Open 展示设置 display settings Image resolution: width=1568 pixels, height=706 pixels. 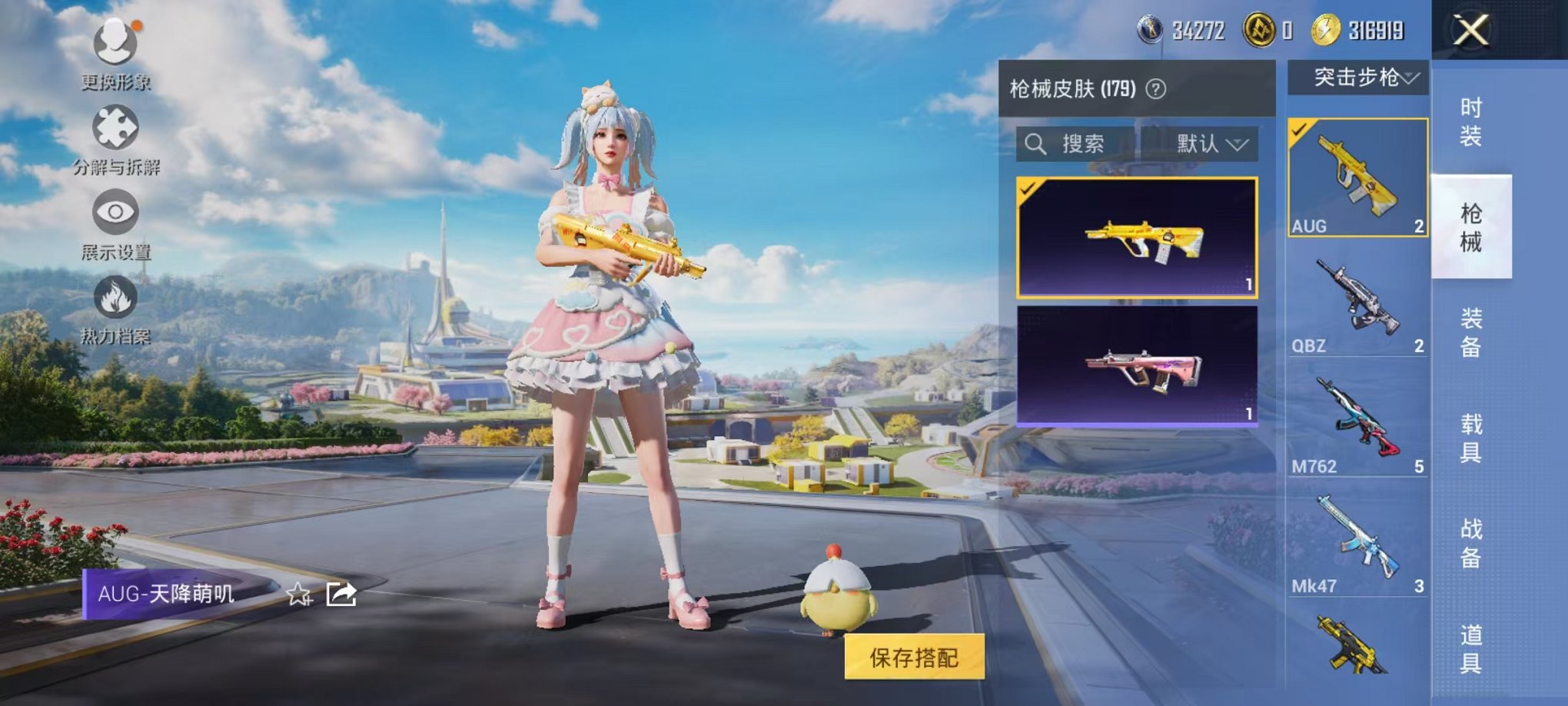[115, 213]
